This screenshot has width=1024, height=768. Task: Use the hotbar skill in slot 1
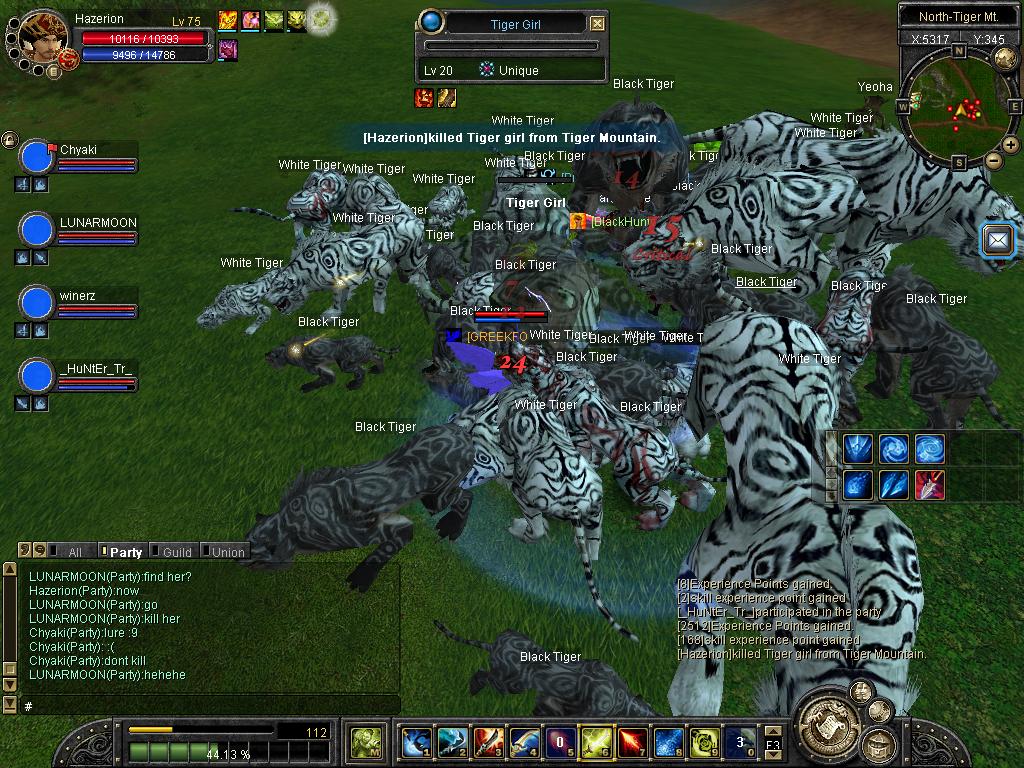[416, 742]
